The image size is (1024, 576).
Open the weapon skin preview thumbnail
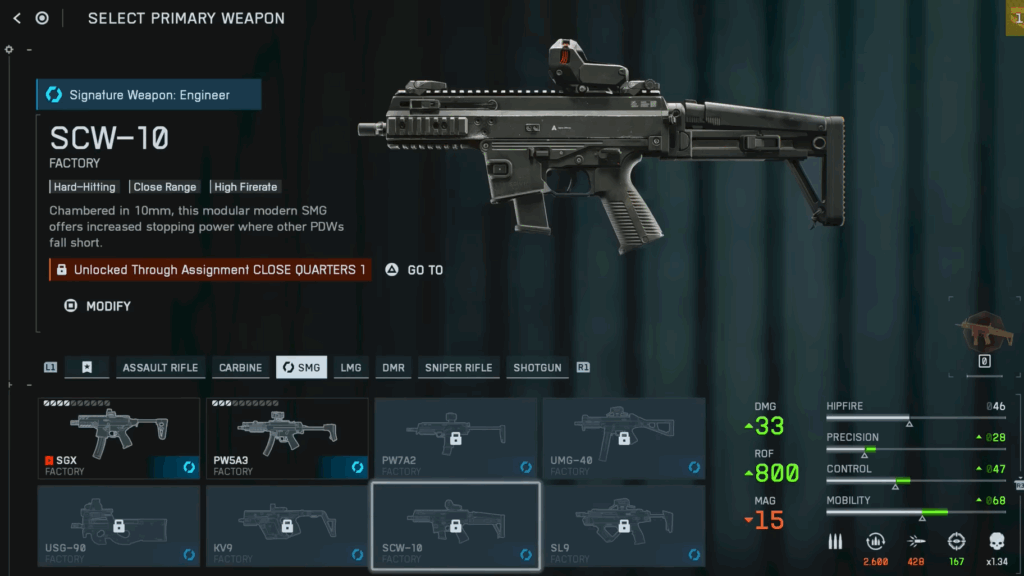[984, 331]
